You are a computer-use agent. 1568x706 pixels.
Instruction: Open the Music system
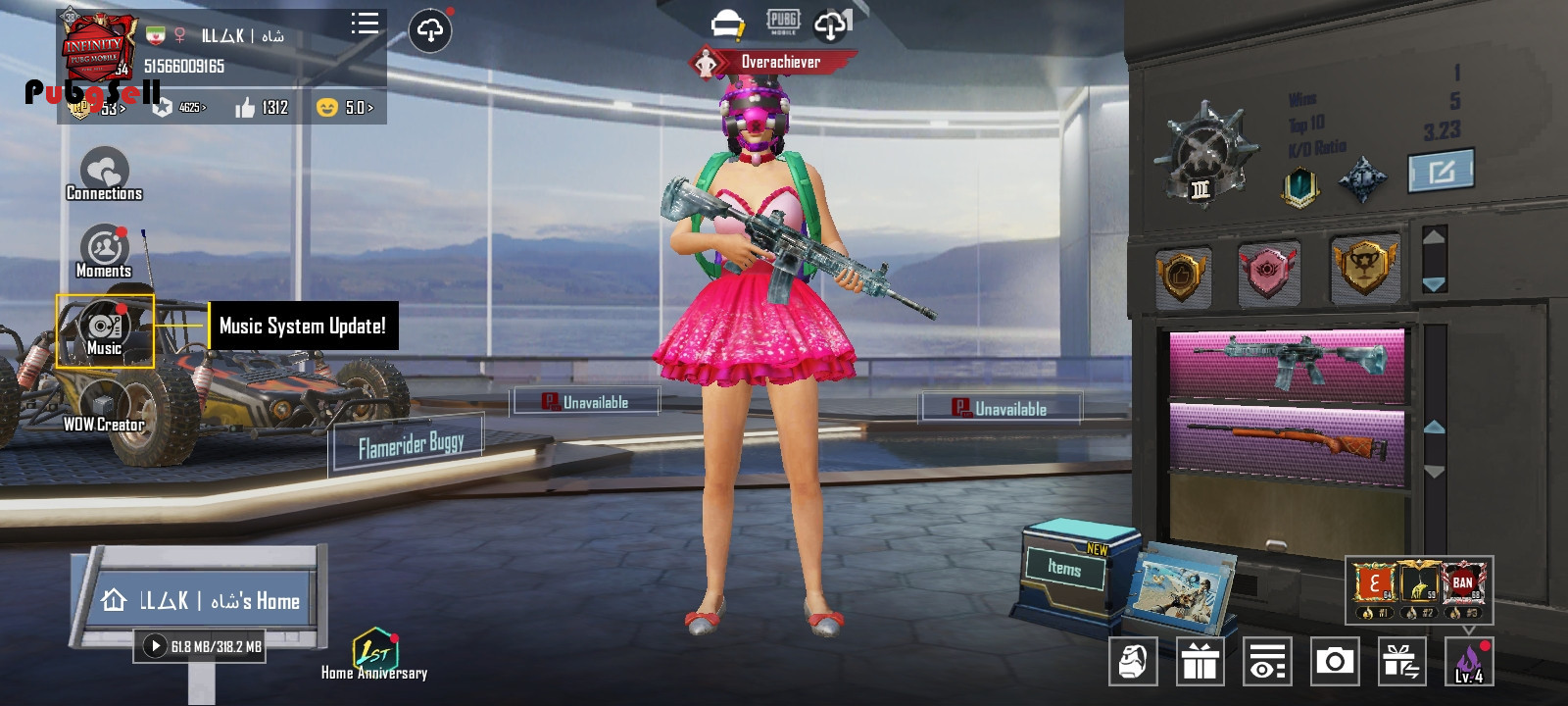(104, 330)
